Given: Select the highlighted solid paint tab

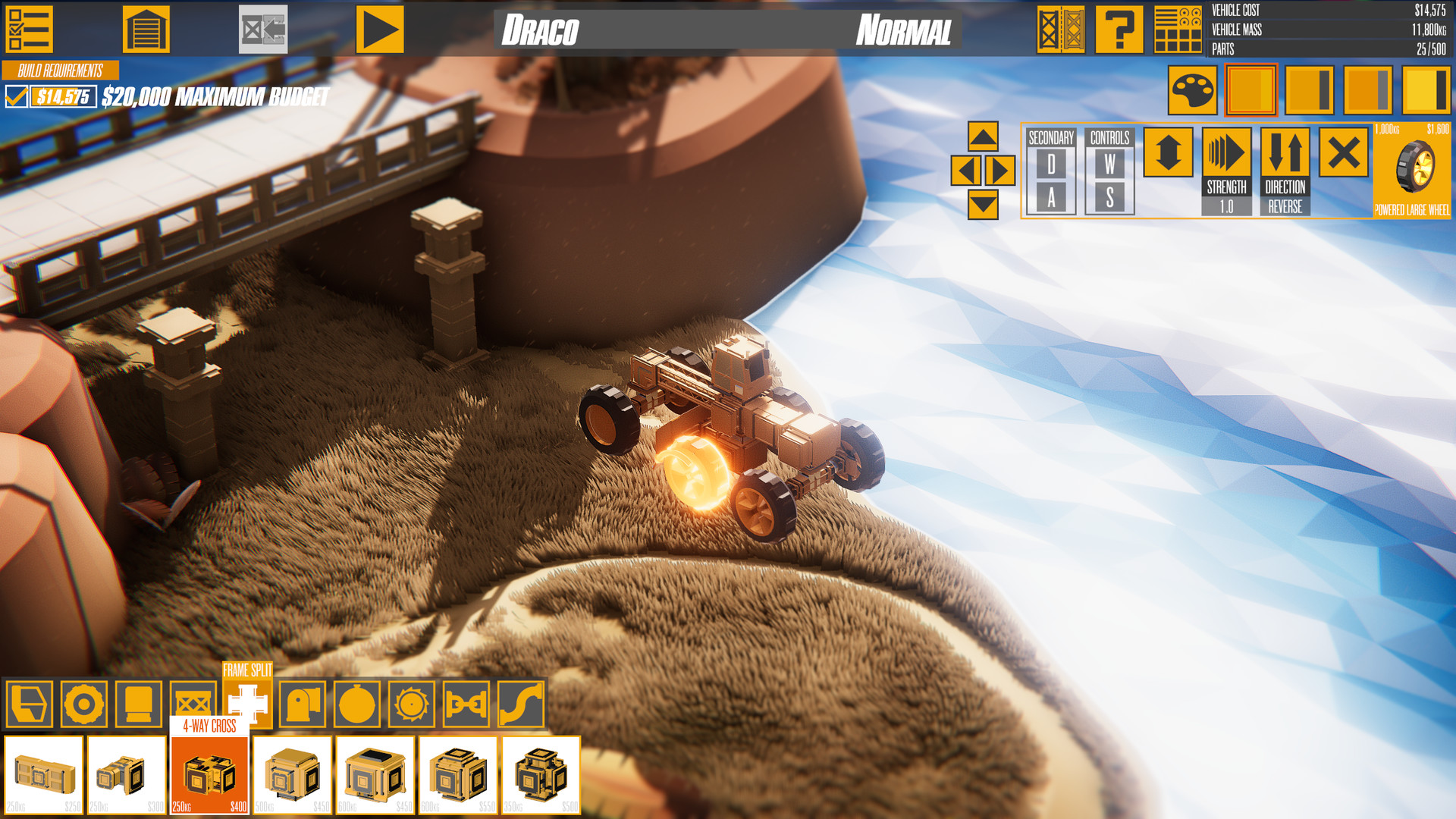Looking at the screenshot, I should pos(1250,86).
